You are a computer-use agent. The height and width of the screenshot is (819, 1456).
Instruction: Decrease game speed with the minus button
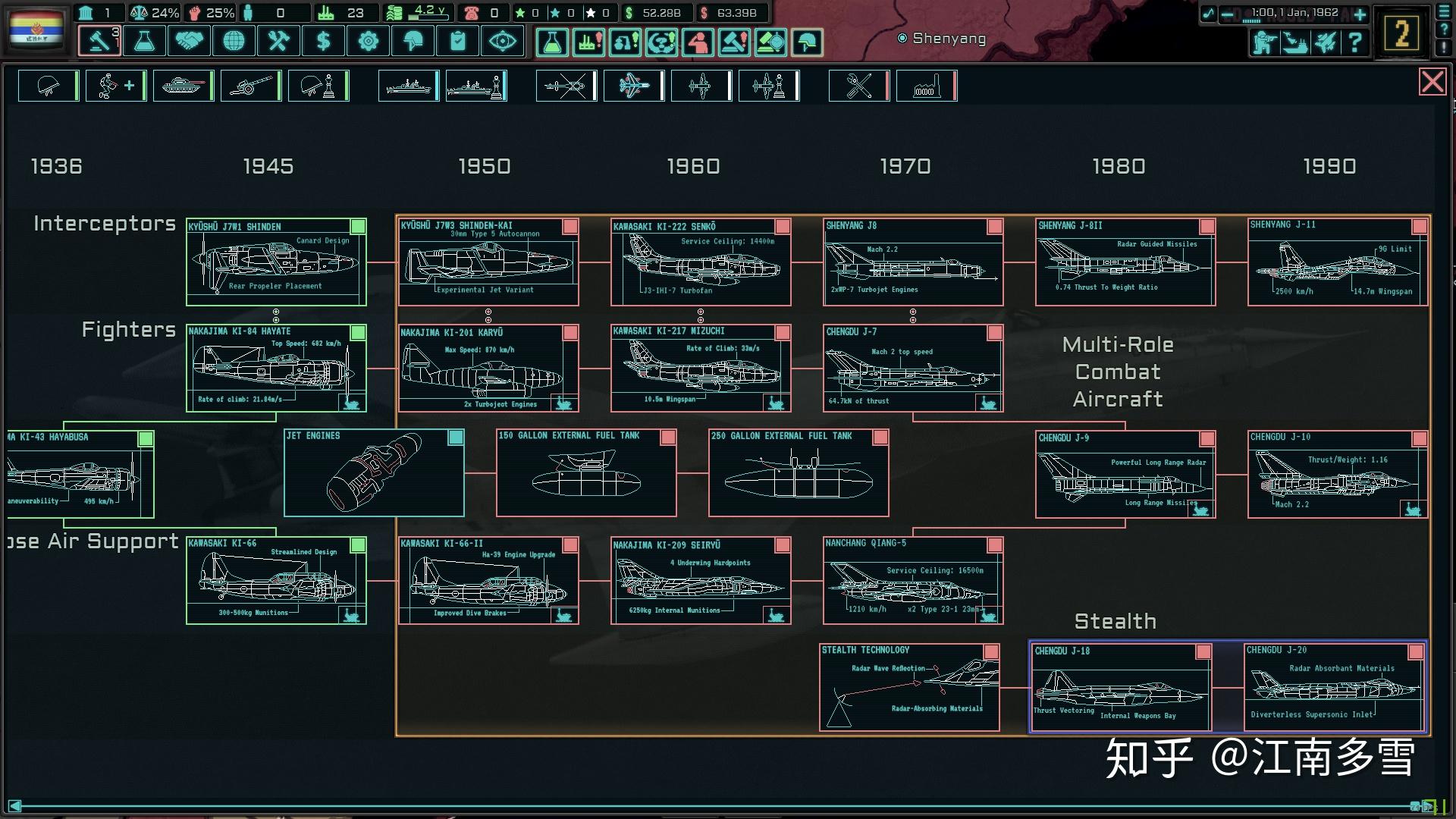click(x=1227, y=14)
